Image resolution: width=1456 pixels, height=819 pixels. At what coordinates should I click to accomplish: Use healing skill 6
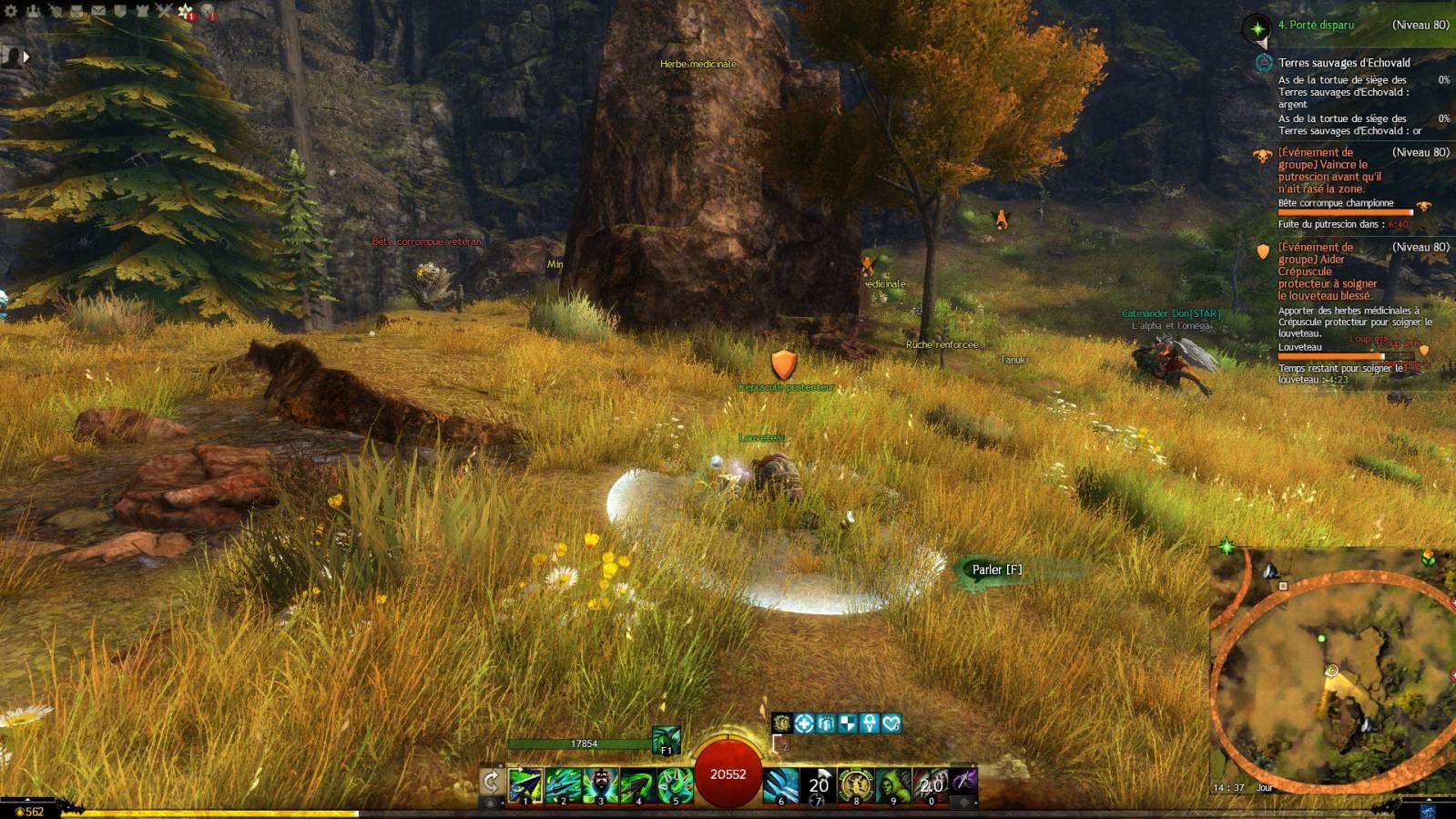781,784
